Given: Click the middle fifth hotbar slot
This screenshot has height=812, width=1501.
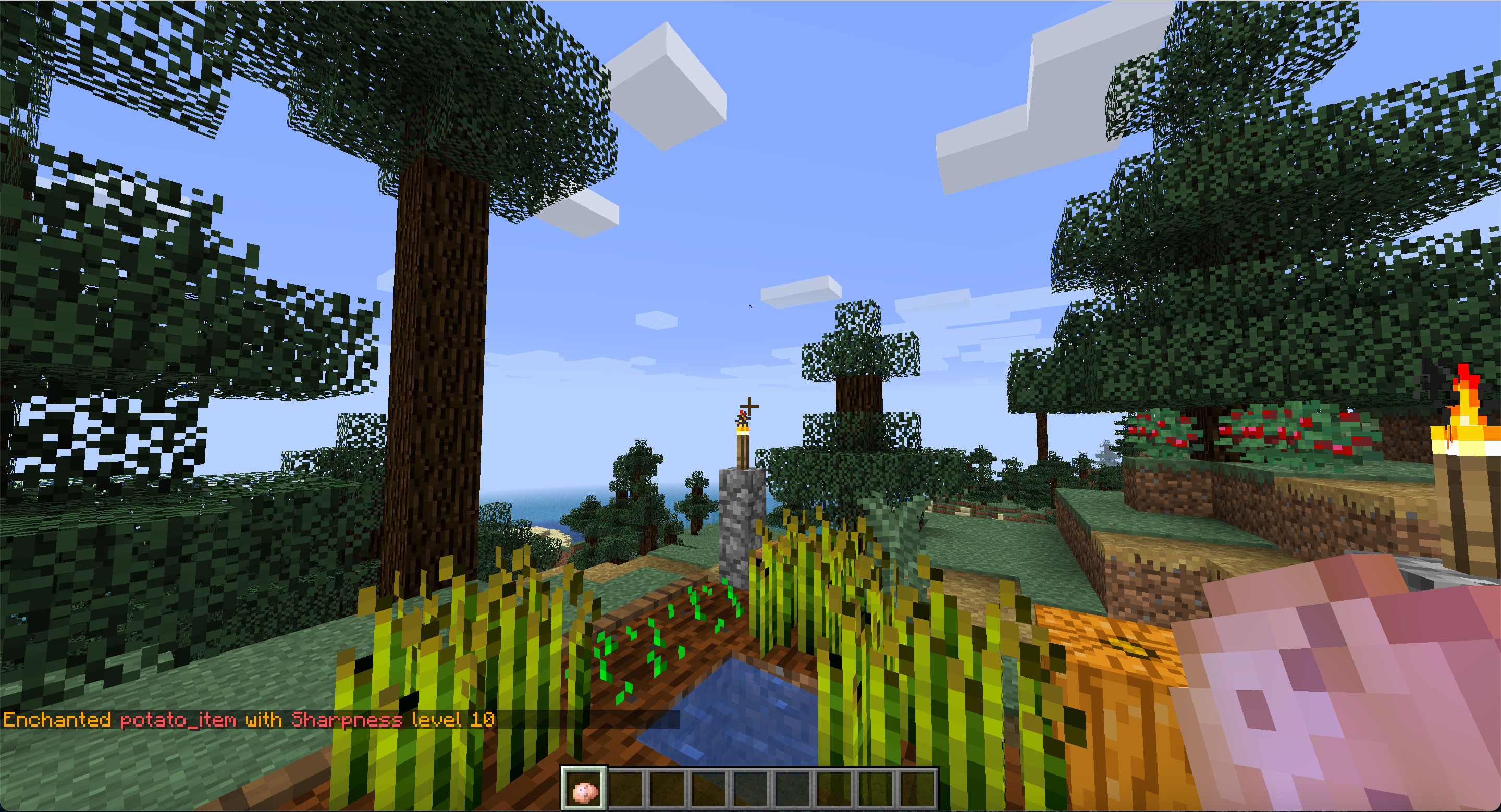Looking at the screenshot, I should coord(752,789).
